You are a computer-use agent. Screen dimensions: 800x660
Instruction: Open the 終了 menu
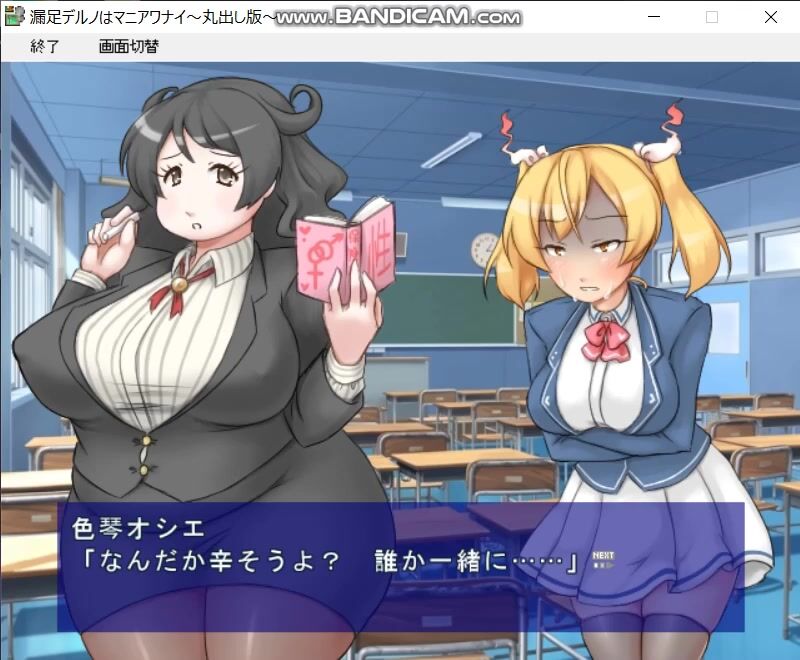[x=45, y=46]
